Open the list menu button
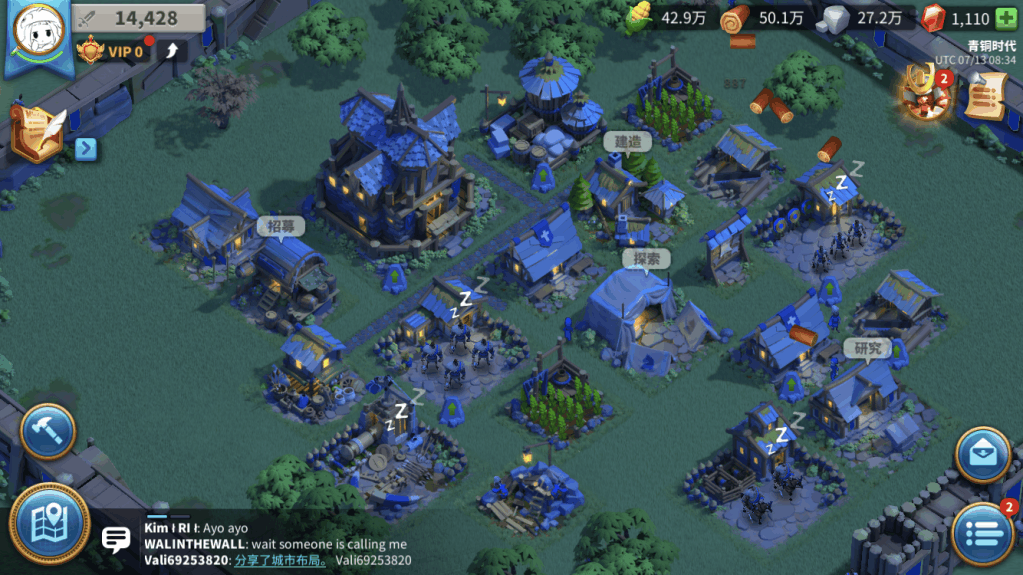Screen dimensions: 1023x575 point(981,532)
